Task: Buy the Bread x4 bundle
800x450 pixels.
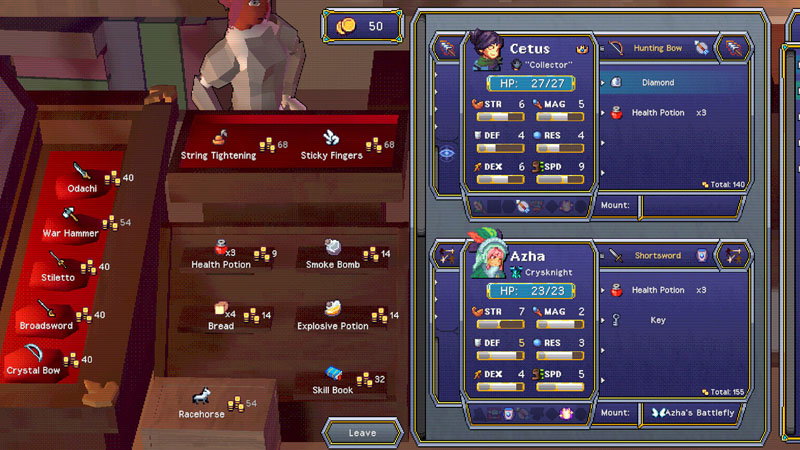Action: pos(221,316)
